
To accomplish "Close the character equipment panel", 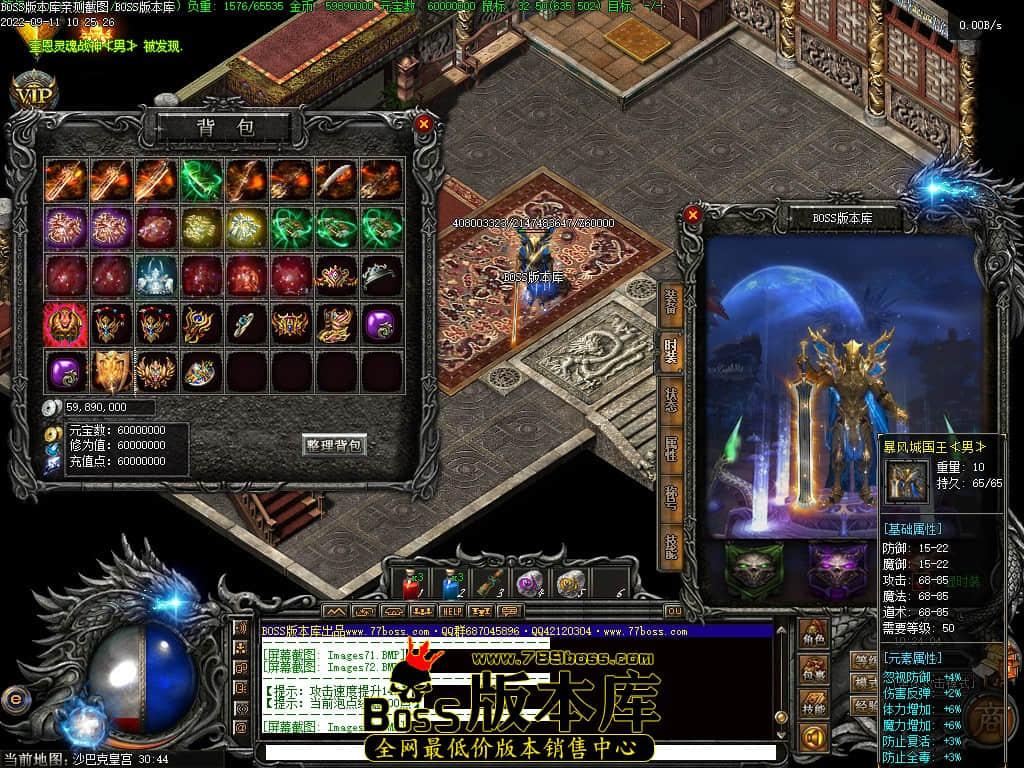I will pyautogui.click(x=693, y=214).
